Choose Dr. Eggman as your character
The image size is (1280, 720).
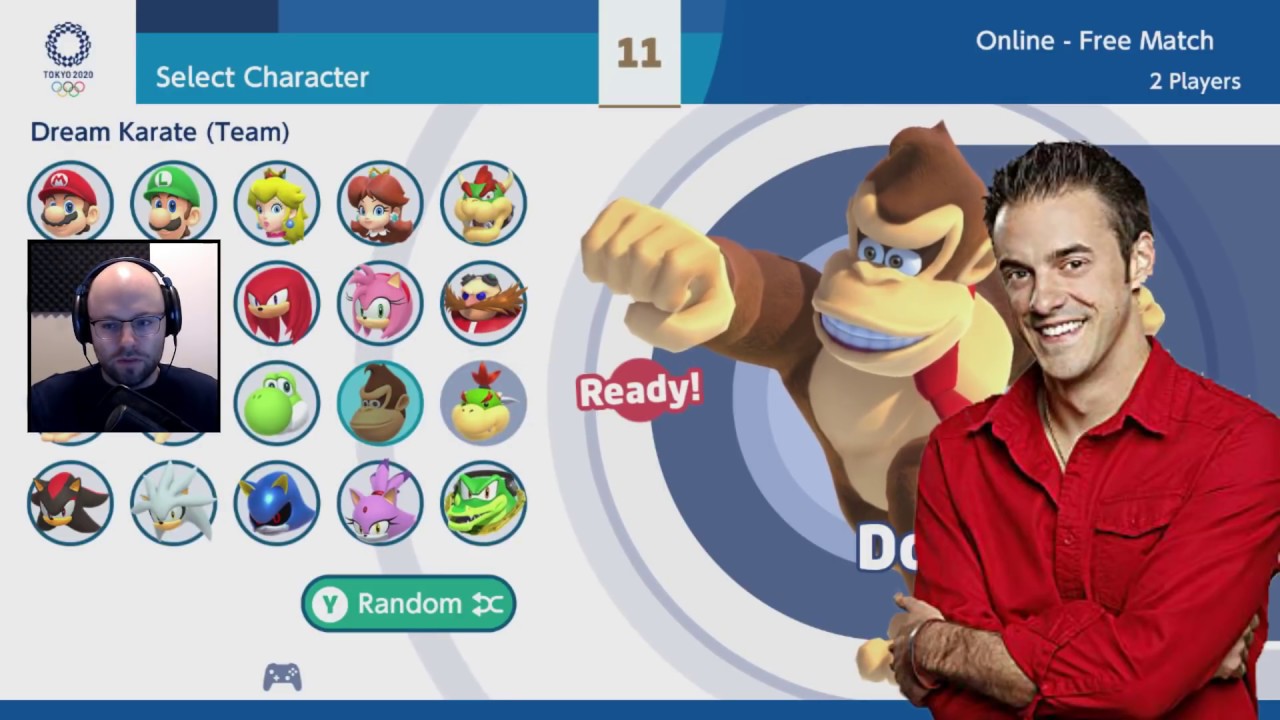483,303
